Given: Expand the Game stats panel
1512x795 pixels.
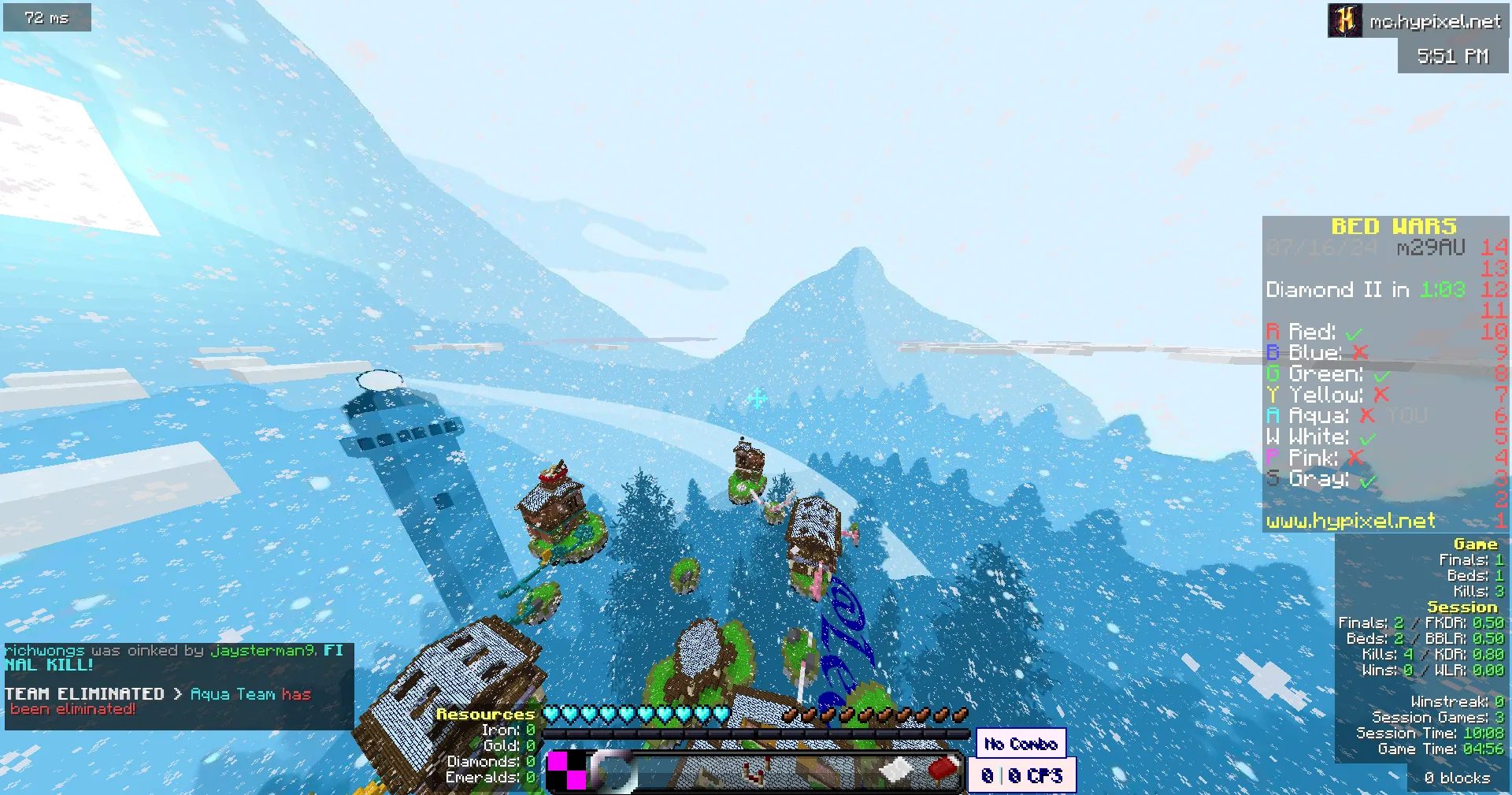Looking at the screenshot, I should coord(1477,543).
